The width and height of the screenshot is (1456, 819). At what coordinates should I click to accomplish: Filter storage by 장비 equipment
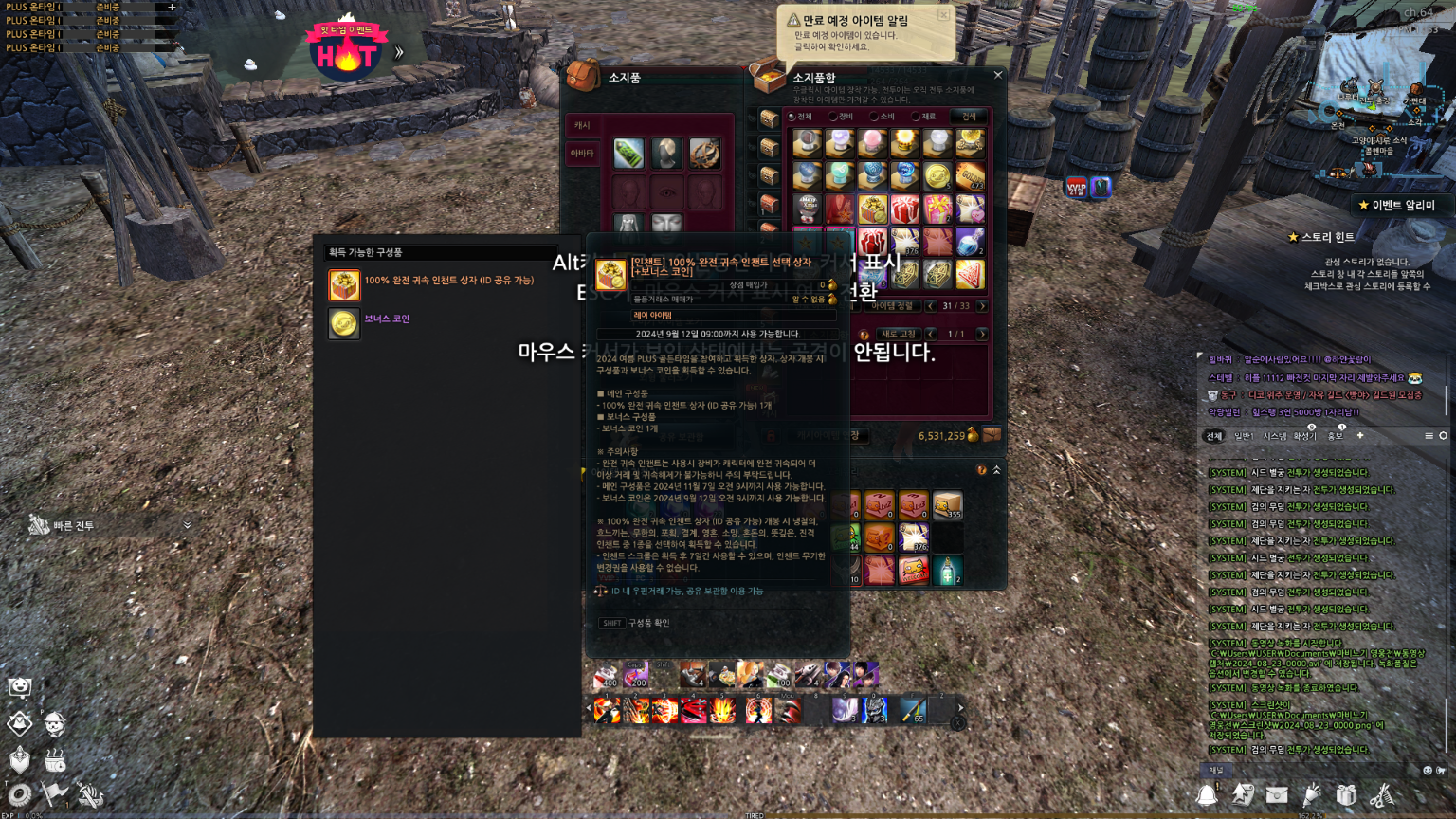tap(833, 117)
